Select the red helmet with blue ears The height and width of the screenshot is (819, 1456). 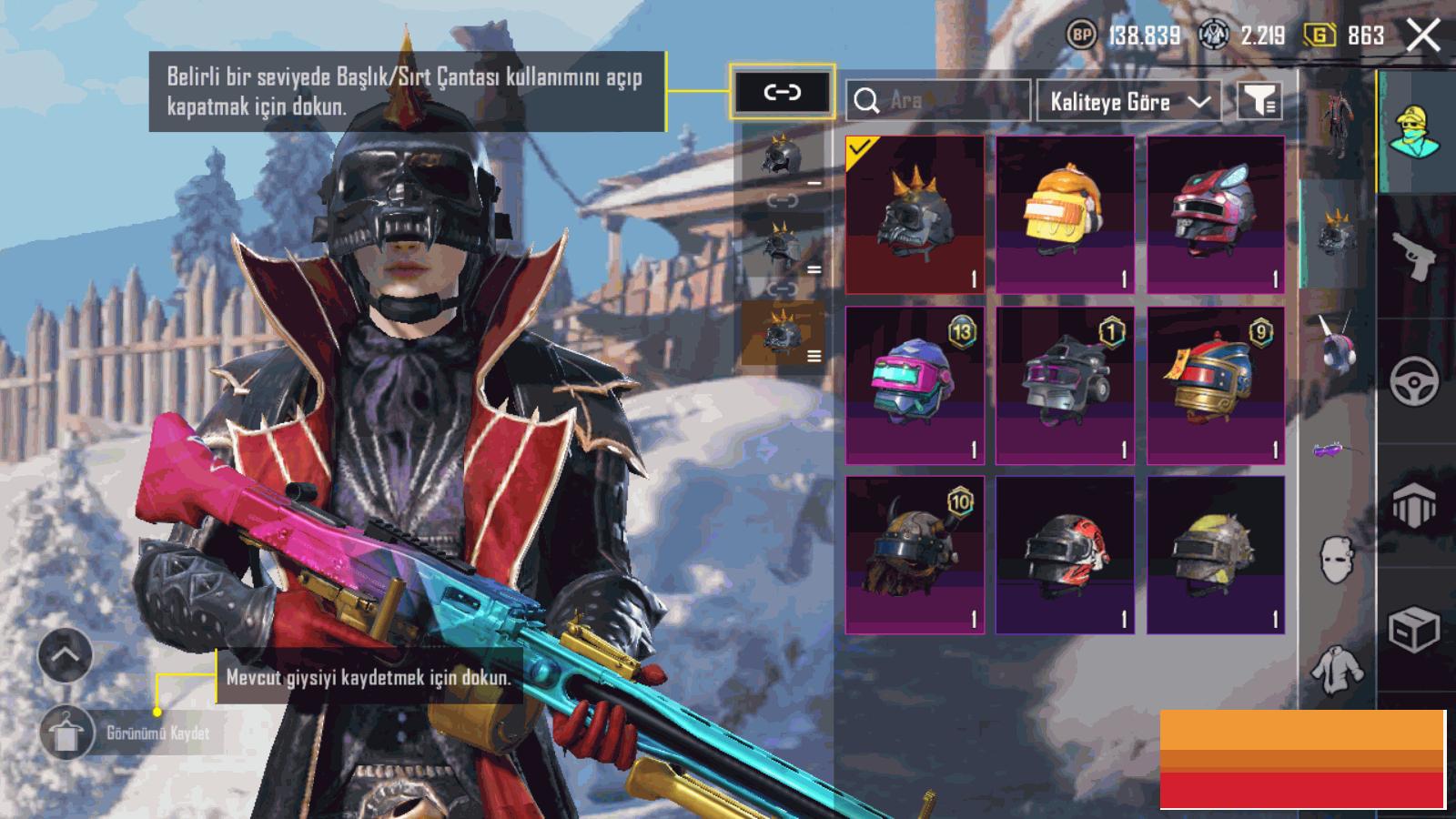click(1216, 215)
